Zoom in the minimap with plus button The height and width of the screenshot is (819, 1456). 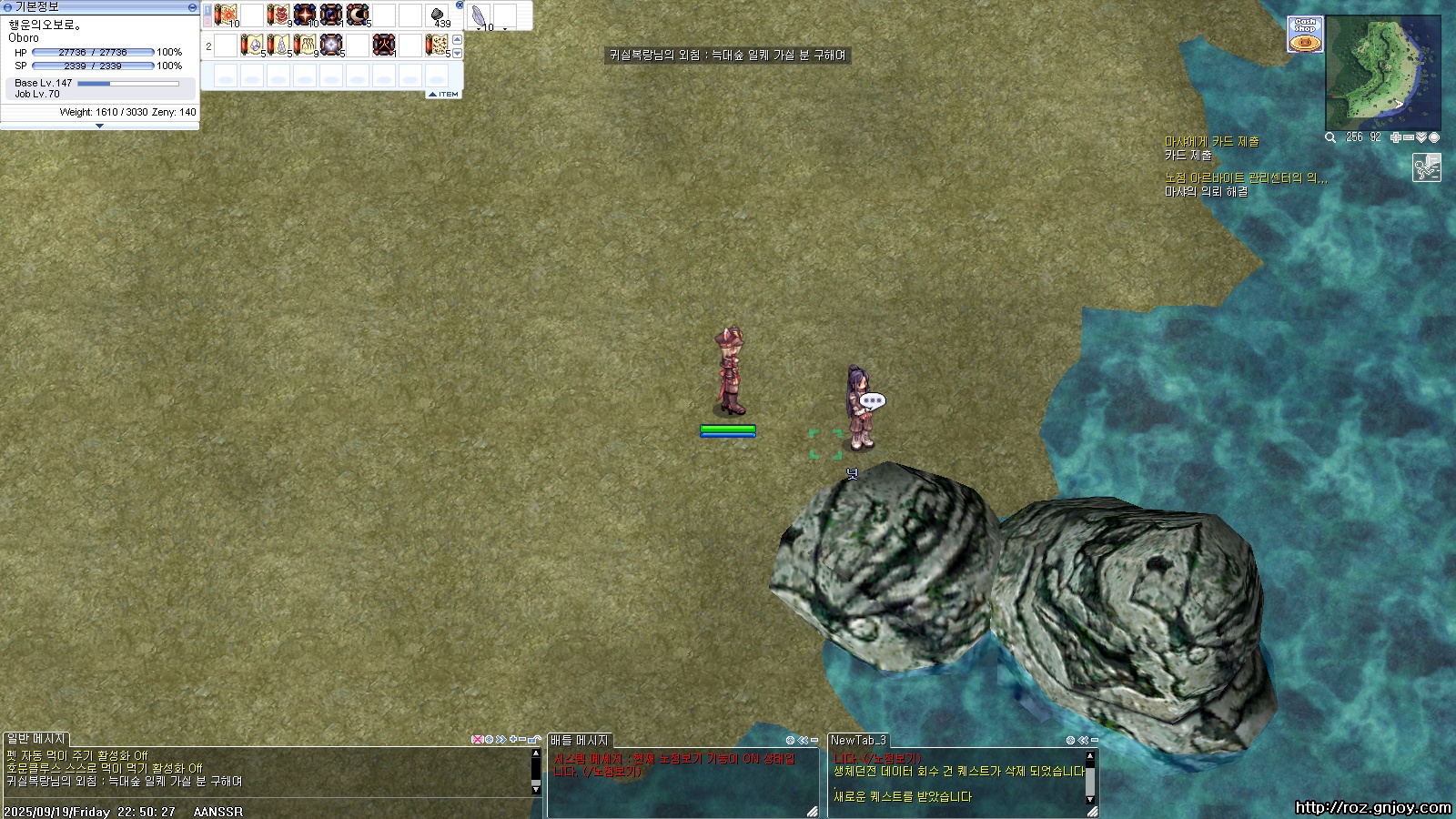(x=1396, y=137)
